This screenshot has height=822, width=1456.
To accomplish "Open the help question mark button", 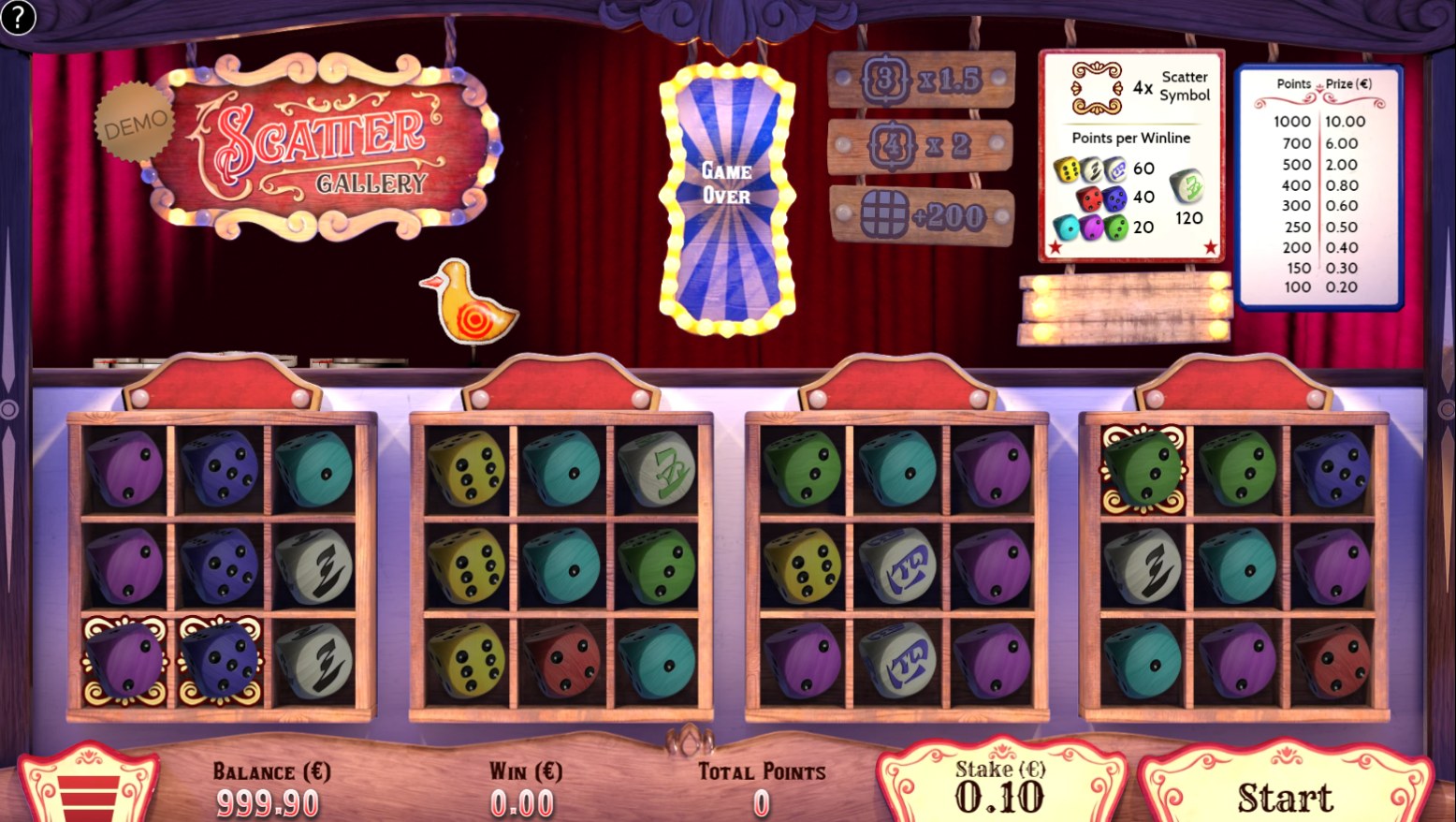I will point(18,17).
